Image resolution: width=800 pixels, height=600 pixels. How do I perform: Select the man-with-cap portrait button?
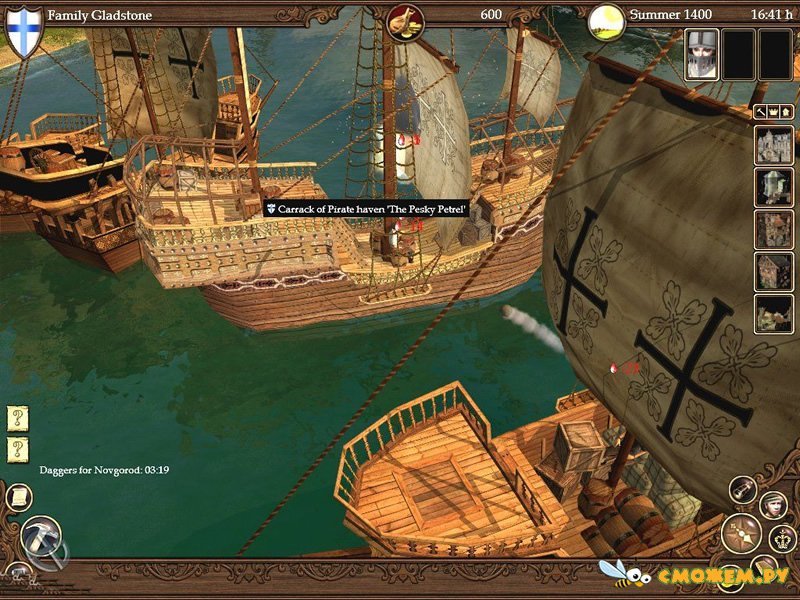click(x=774, y=505)
